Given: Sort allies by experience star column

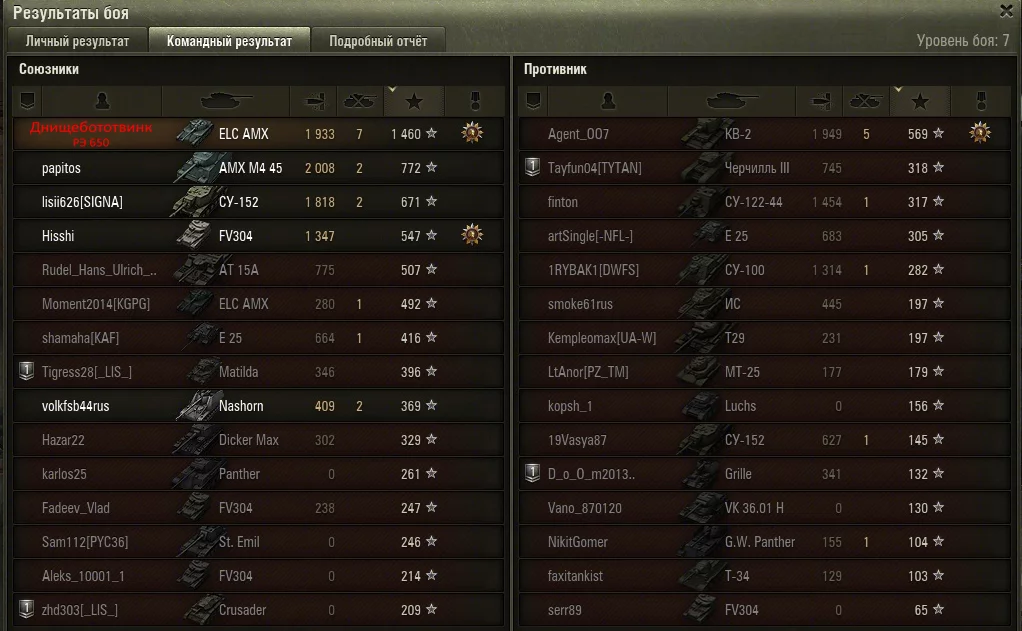Looking at the screenshot, I should pyautogui.click(x=414, y=101).
